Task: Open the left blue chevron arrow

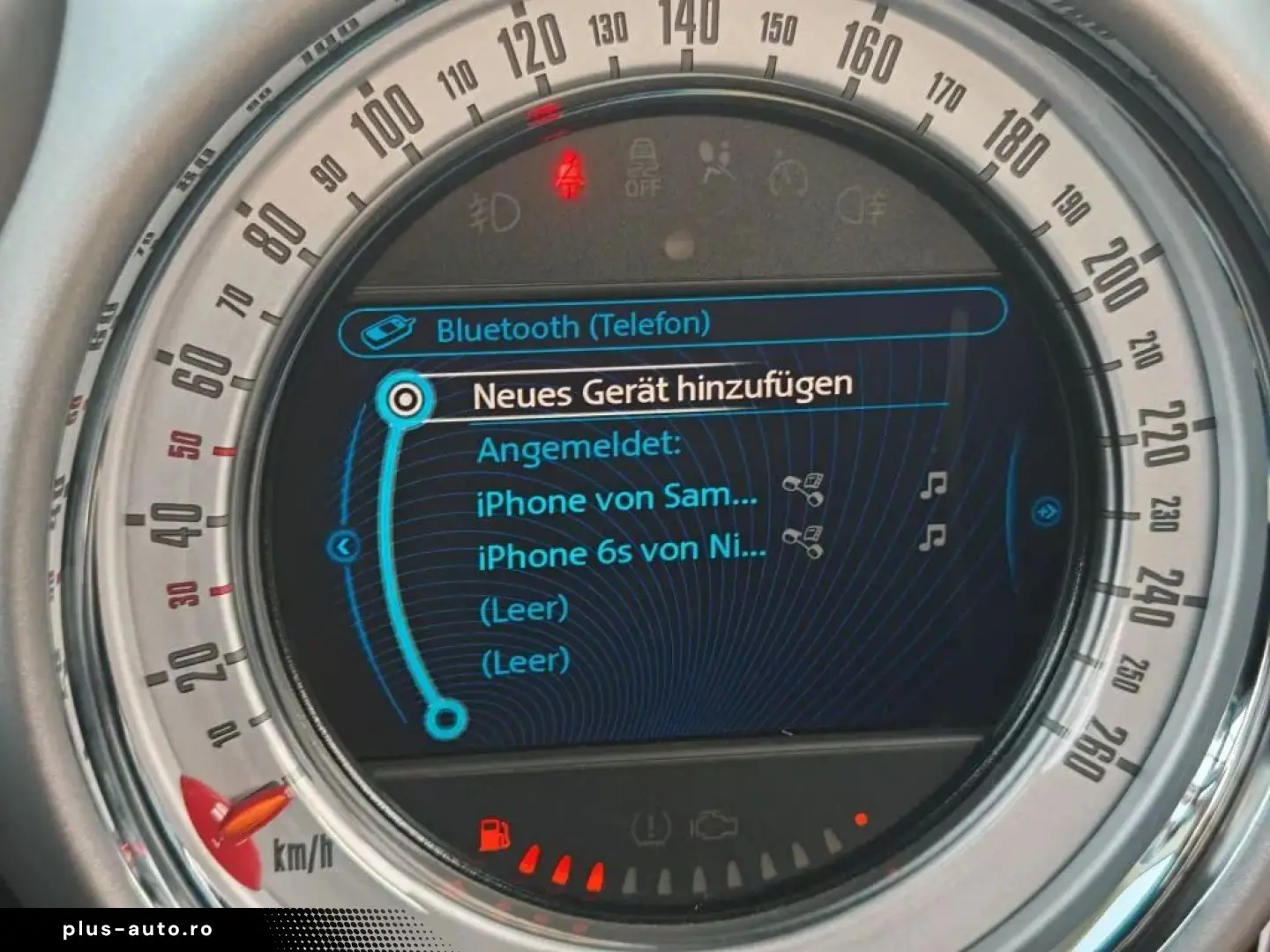Action: 344,547
